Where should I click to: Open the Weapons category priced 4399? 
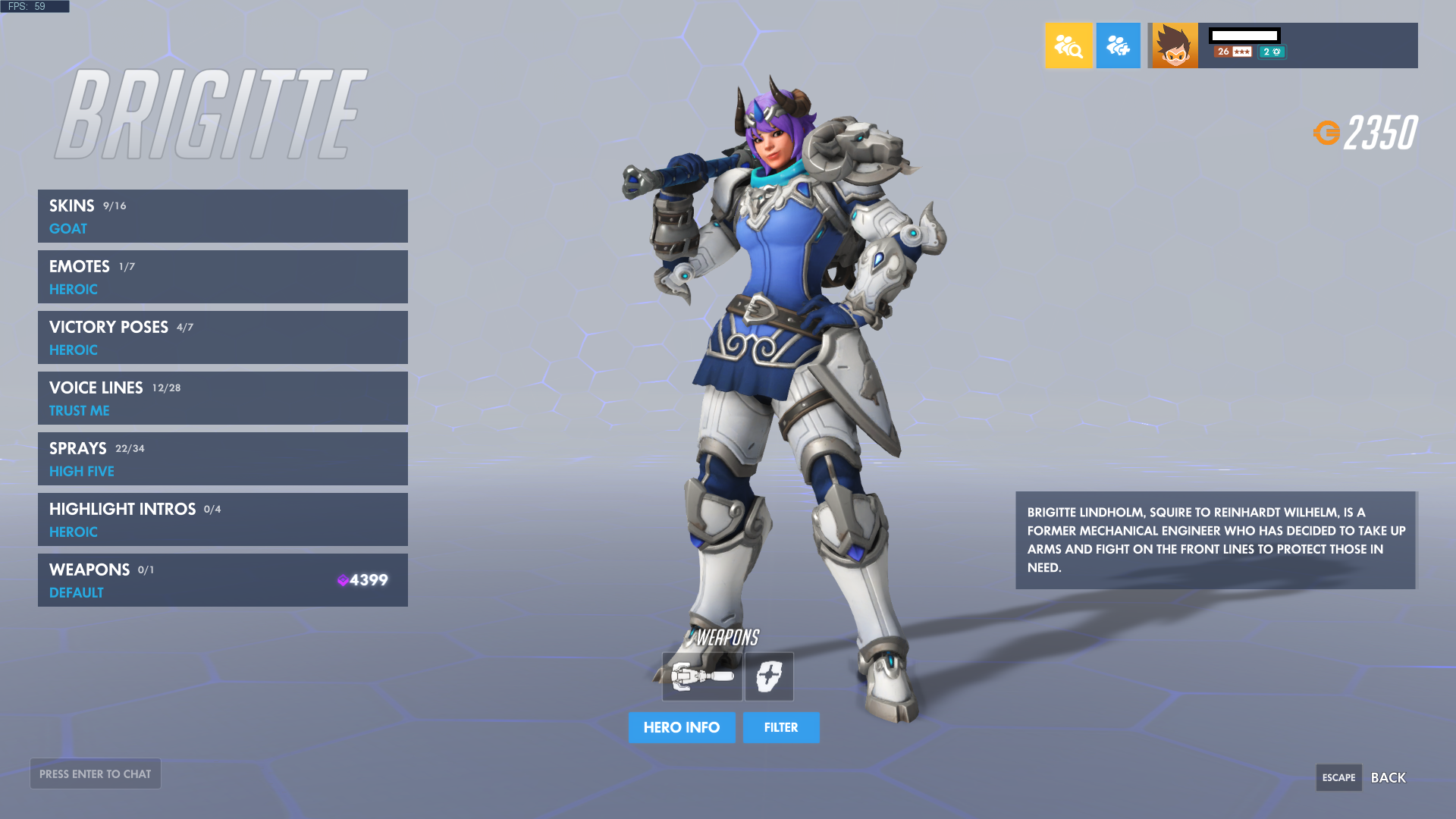[x=222, y=579]
